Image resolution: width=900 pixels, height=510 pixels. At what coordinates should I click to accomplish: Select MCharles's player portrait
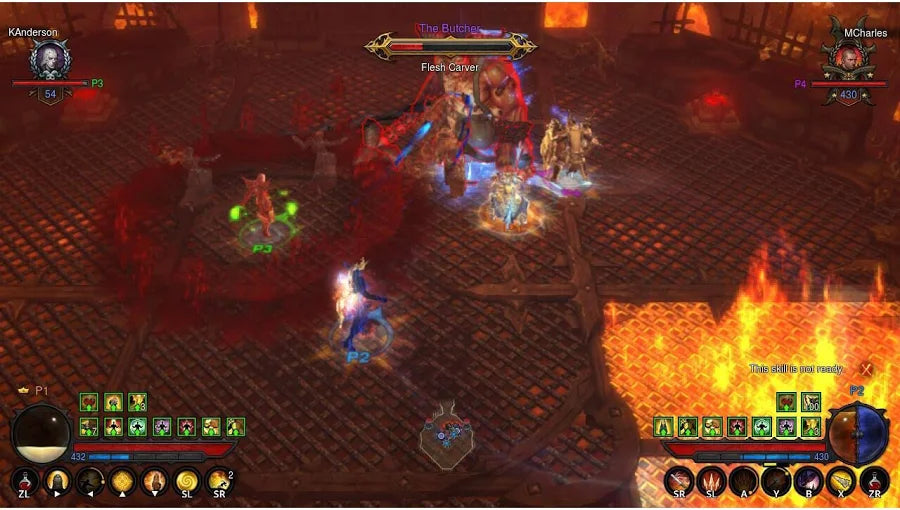[x=848, y=61]
